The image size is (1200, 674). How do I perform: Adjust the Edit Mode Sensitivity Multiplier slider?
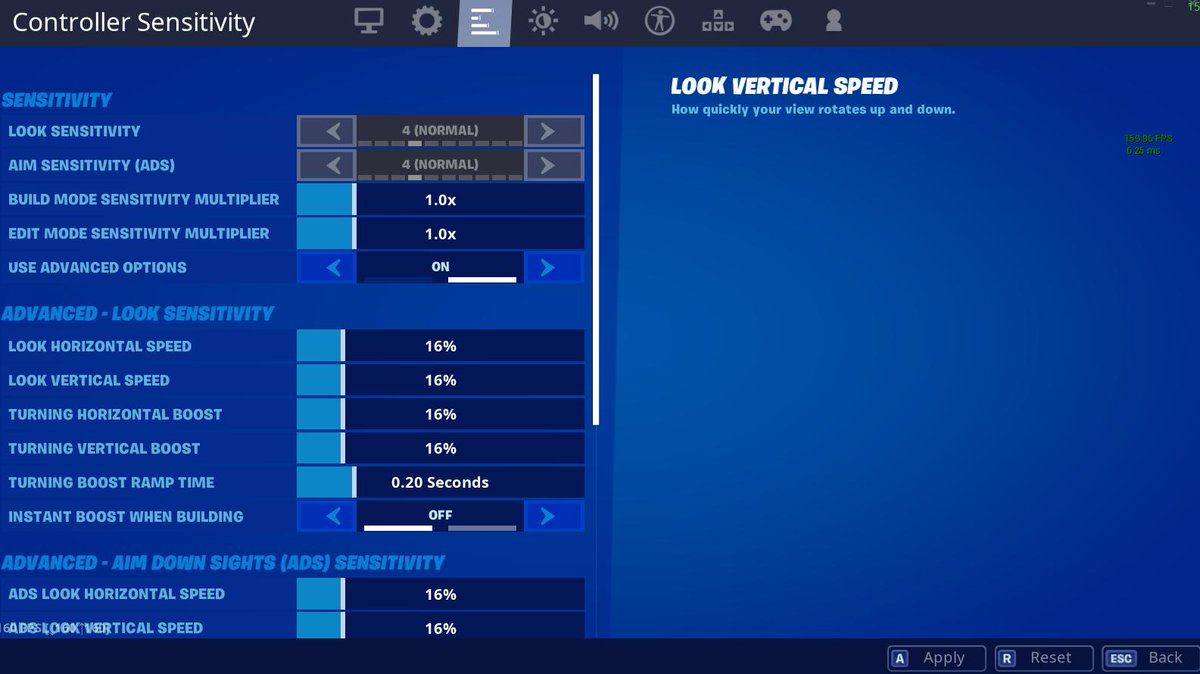coord(440,234)
